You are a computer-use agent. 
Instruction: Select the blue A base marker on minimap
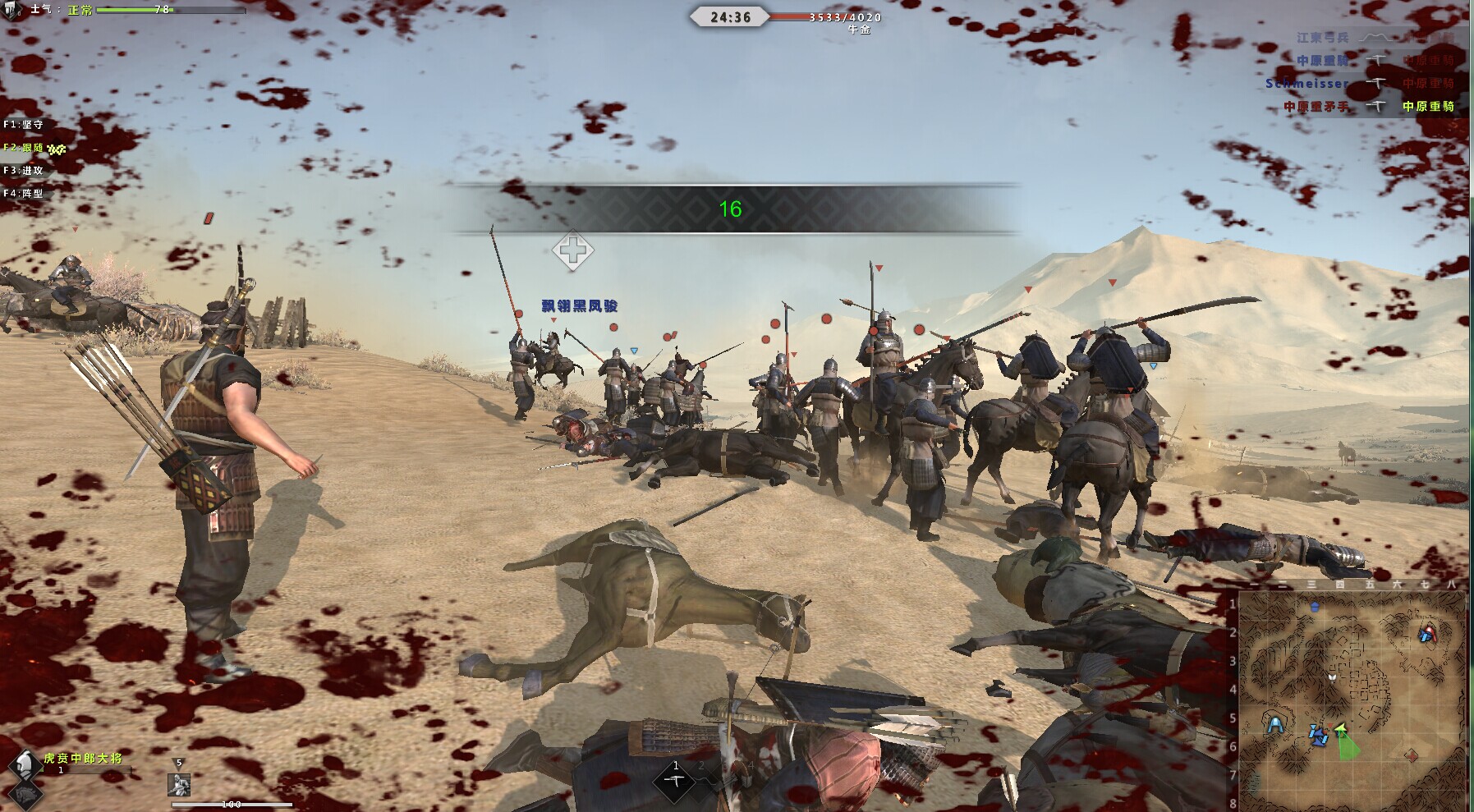coord(1274,726)
